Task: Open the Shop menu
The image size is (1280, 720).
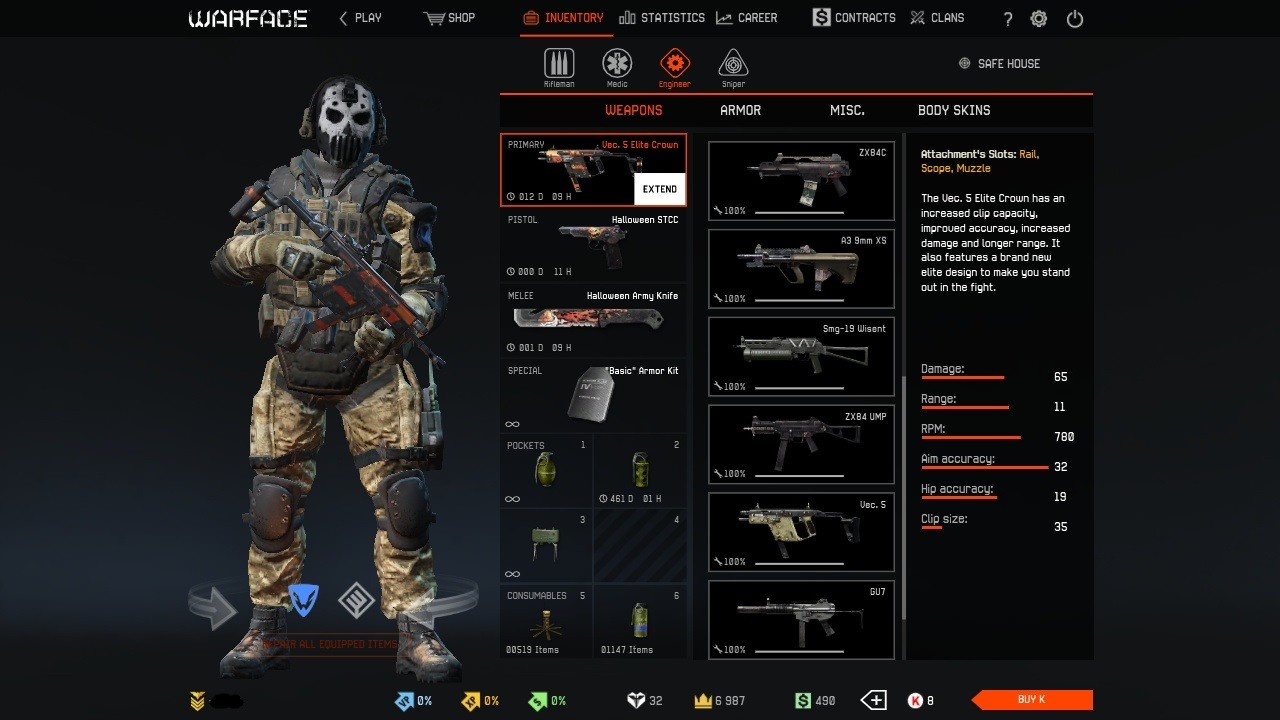Action: [450, 18]
